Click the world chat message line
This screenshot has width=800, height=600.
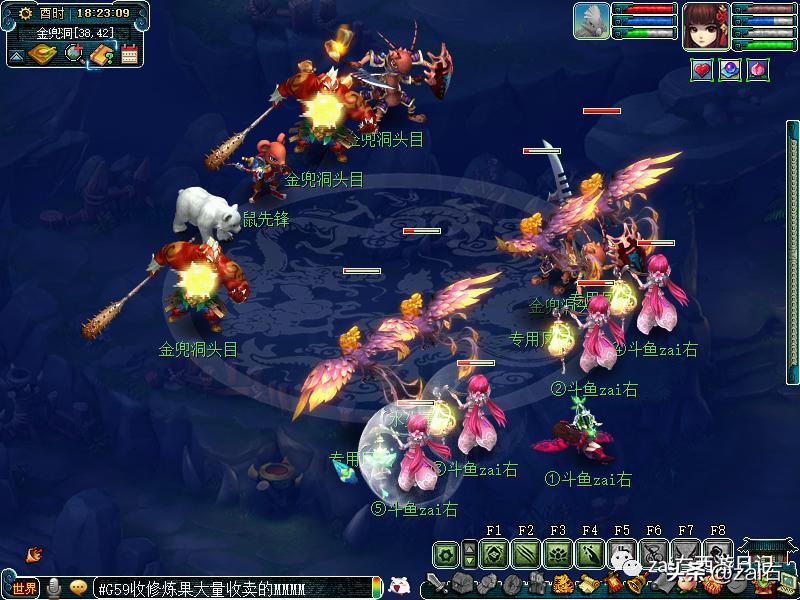point(235,588)
